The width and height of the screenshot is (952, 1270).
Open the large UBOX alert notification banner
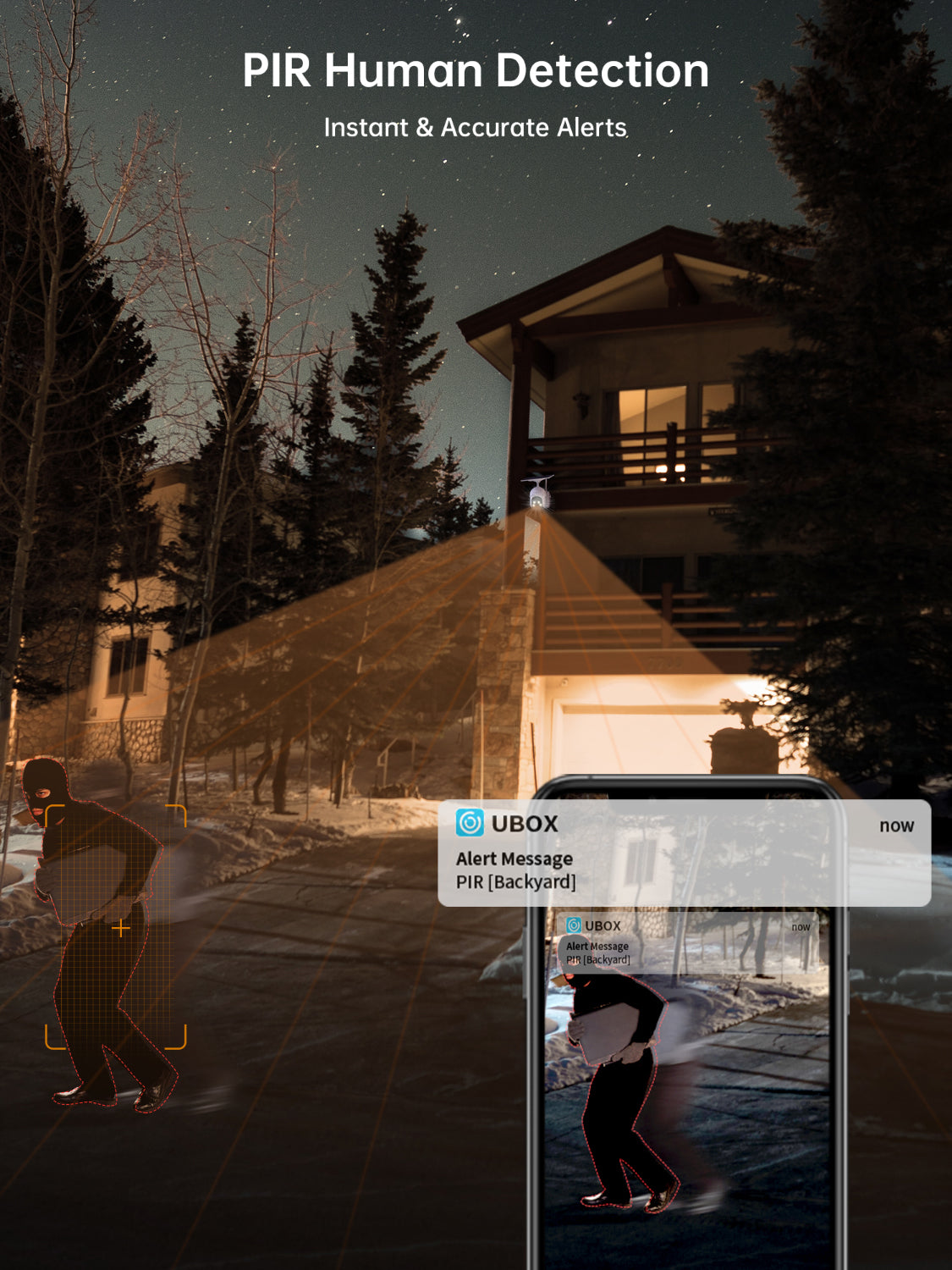pyautogui.click(x=684, y=853)
